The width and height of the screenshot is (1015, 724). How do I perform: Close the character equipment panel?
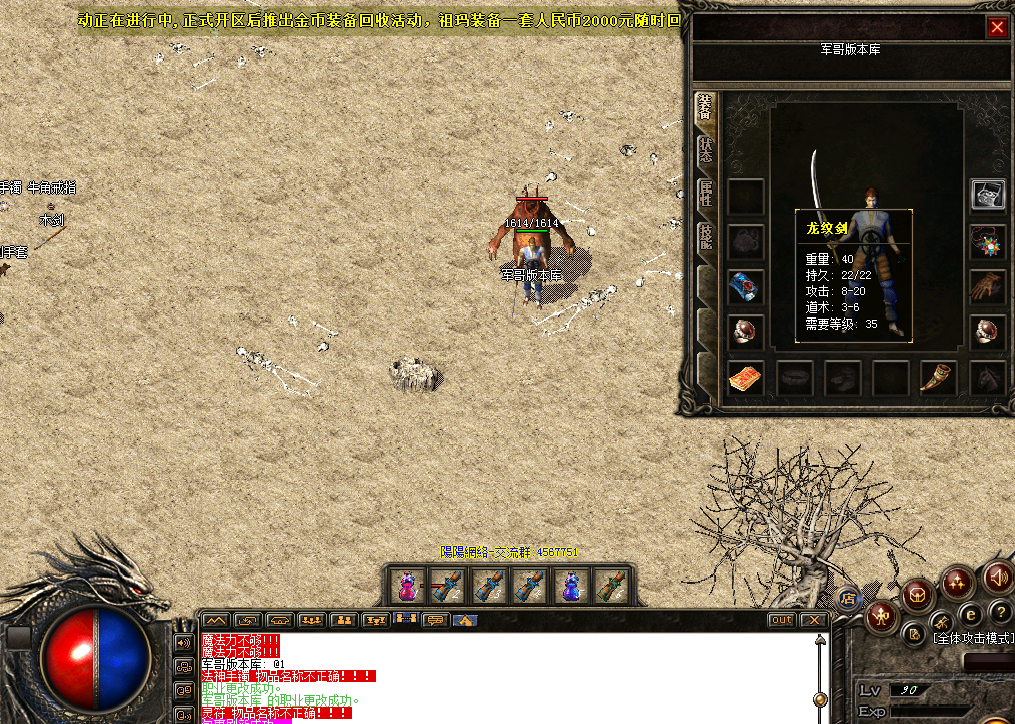(x=997, y=27)
